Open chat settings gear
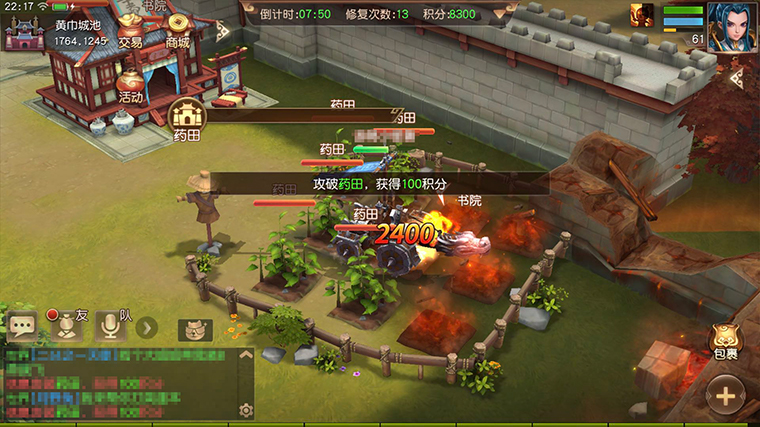This screenshot has width=760, height=427. pos(246,409)
